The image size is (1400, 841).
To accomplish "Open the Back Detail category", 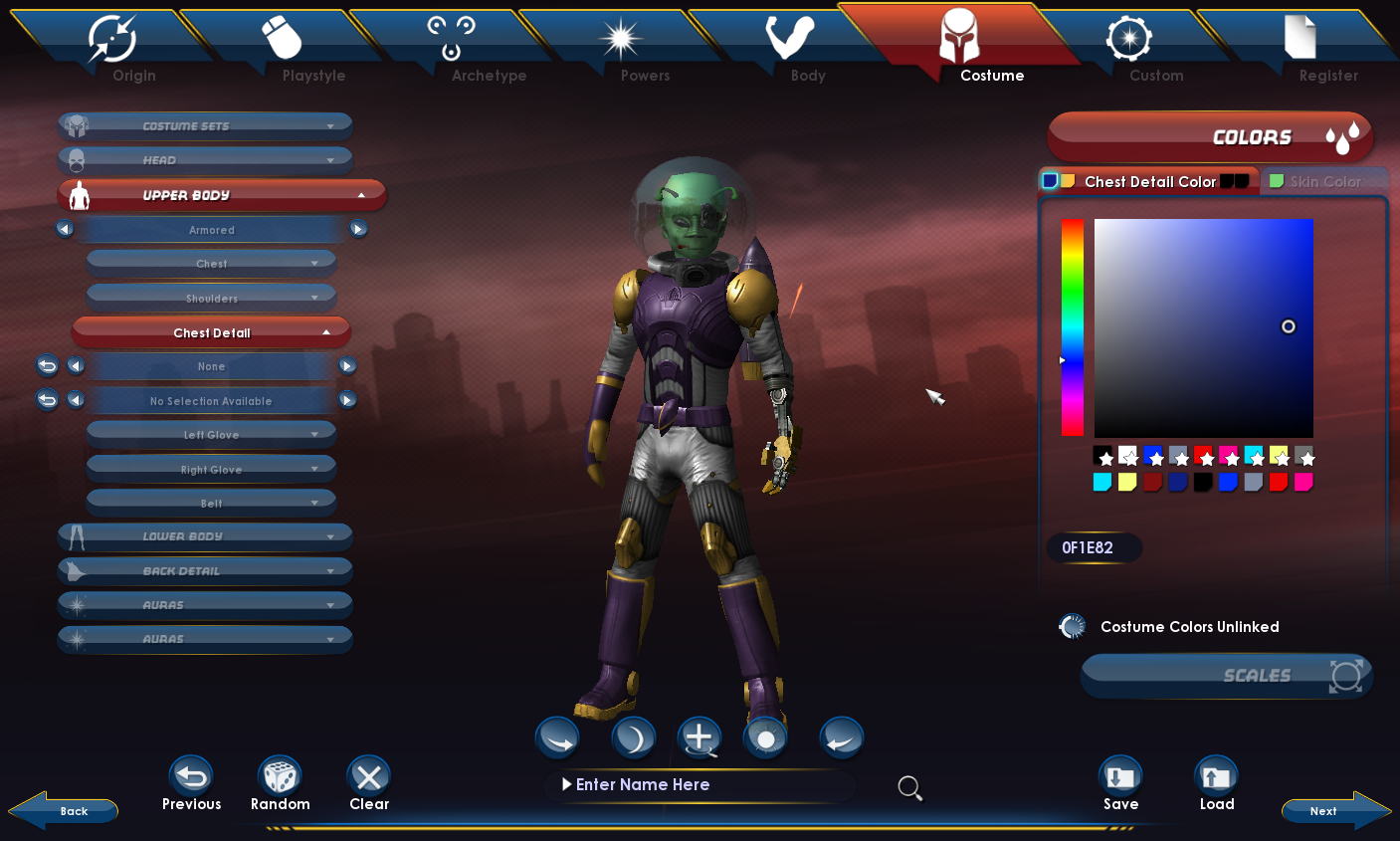I will pyautogui.click(x=205, y=571).
